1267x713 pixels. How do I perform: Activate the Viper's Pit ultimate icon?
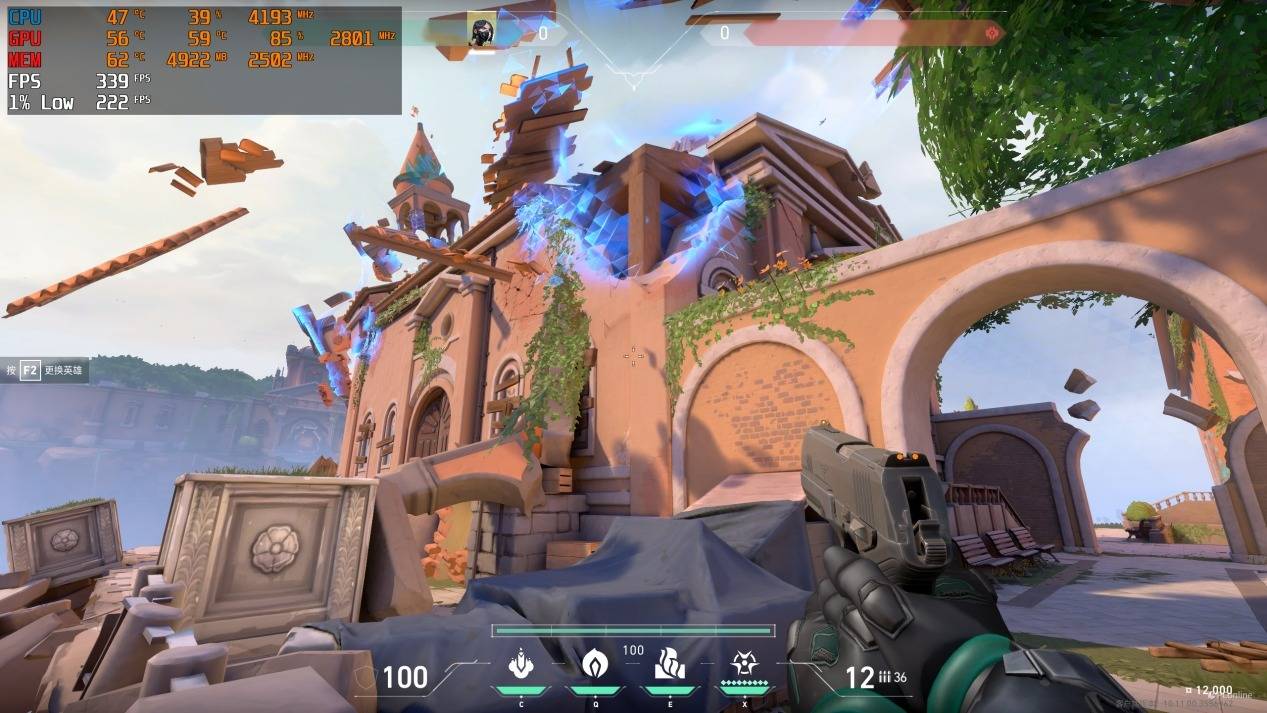(x=743, y=662)
